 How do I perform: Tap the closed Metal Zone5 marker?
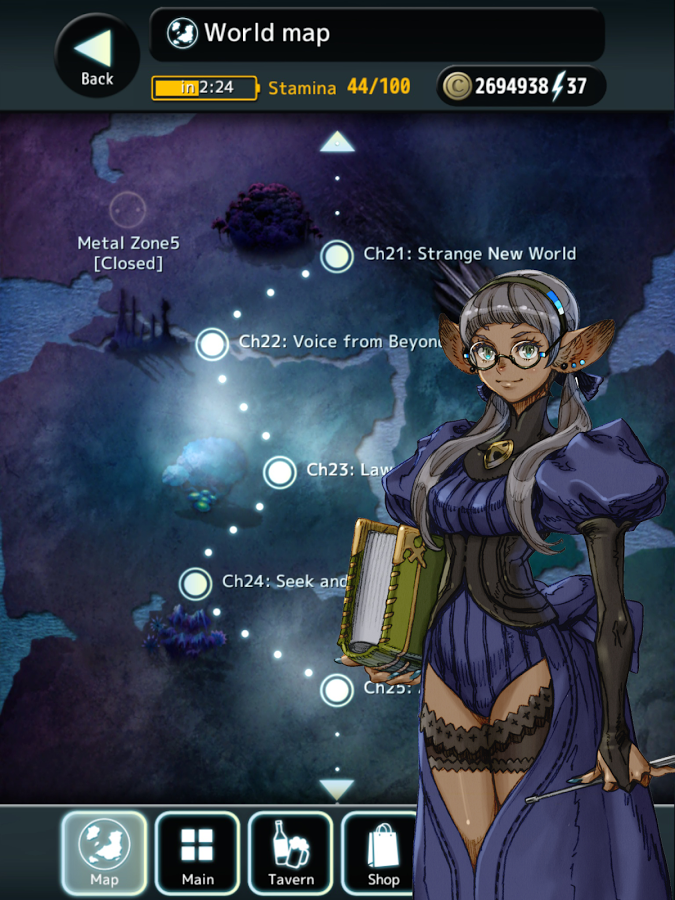click(x=127, y=211)
